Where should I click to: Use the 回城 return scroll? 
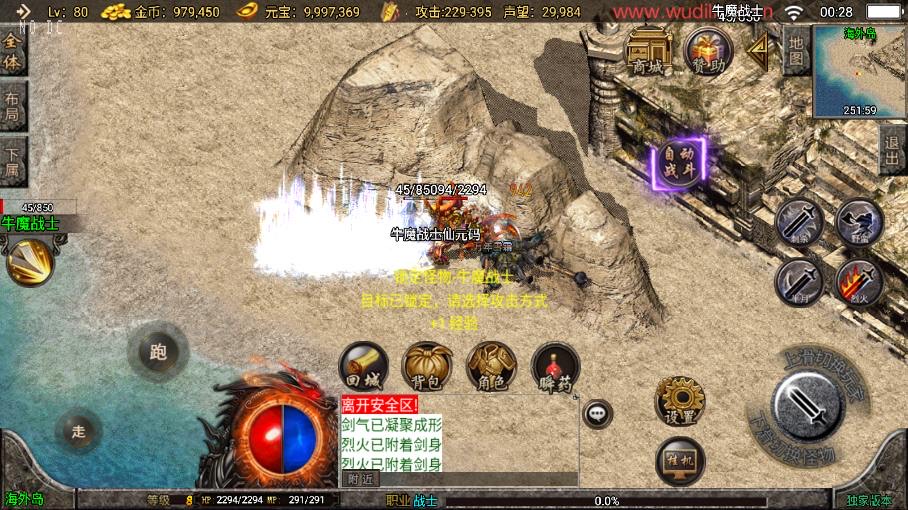coord(363,367)
